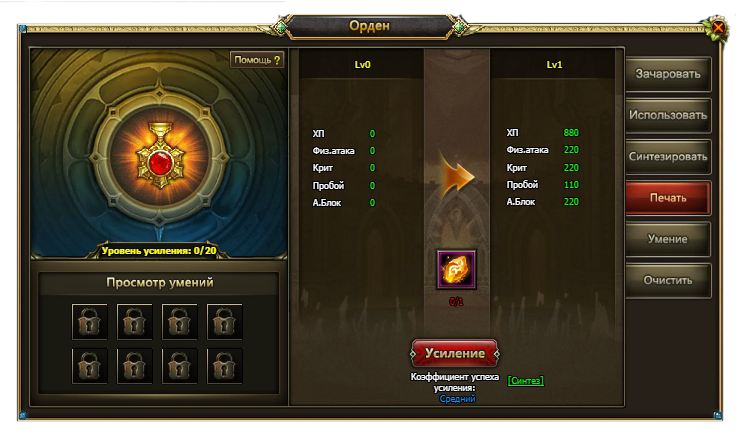Choose the Печать tab
Image resolution: width=749 pixels, height=440 pixels.
click(668, 197)
